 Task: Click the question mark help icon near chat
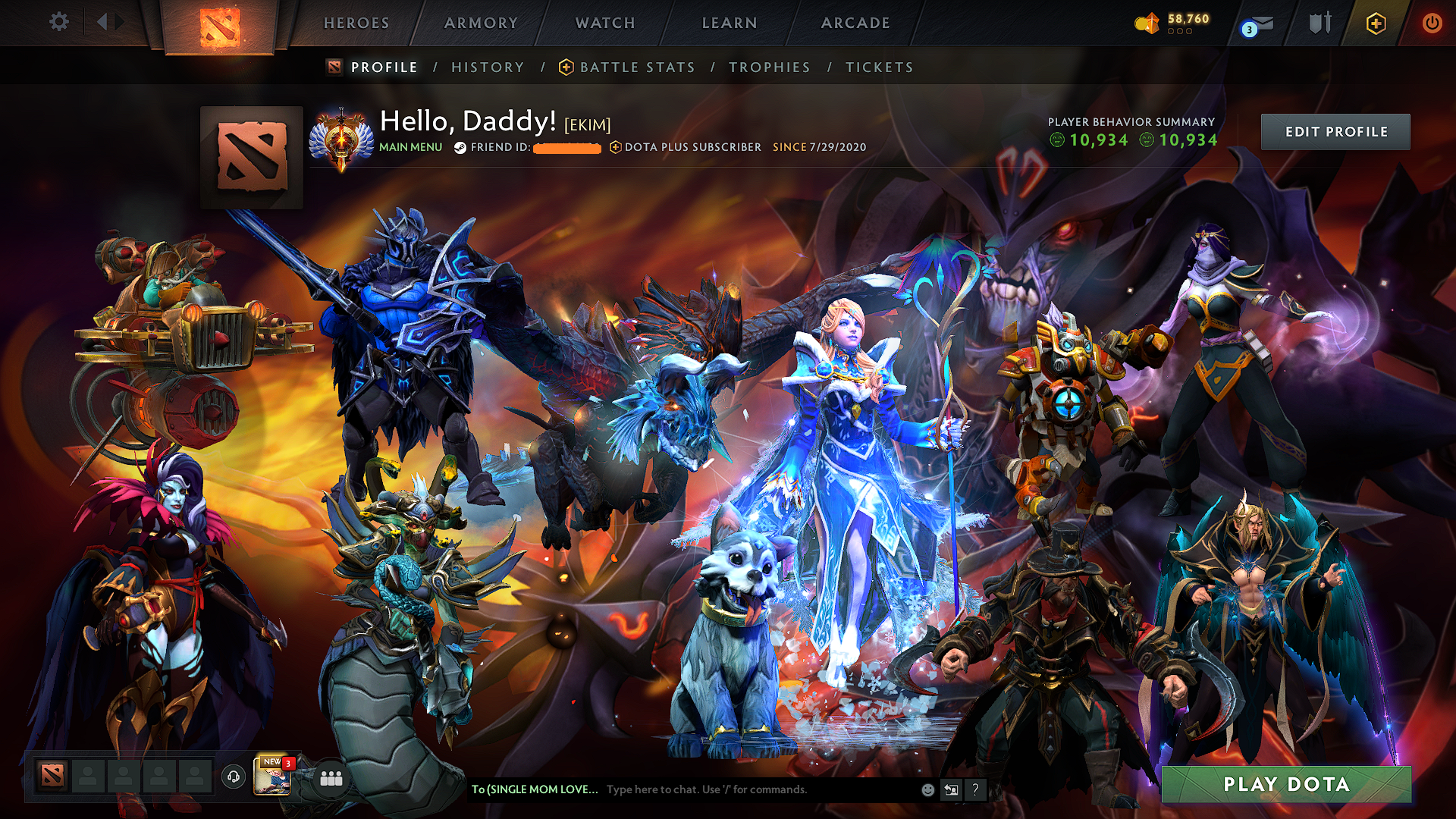[x=974, y=790]
